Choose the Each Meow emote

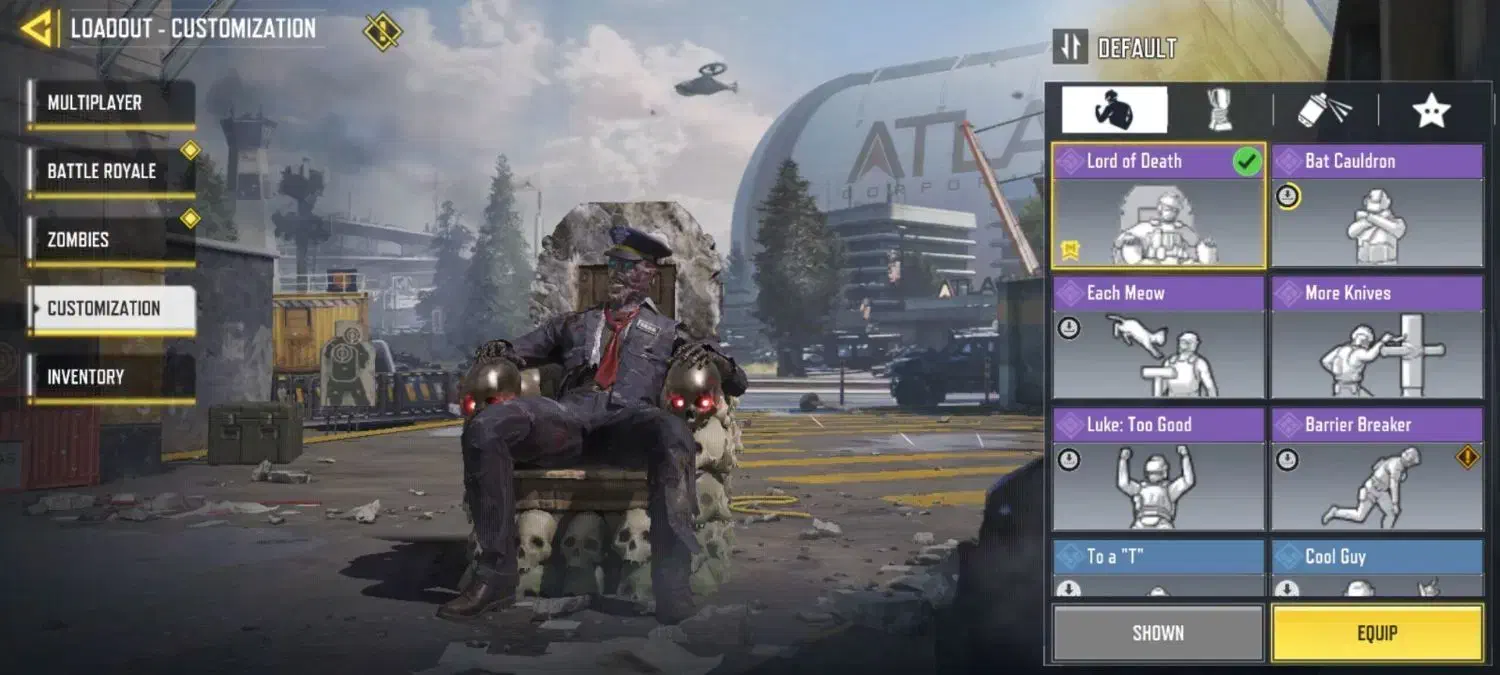pos(1158,338)
